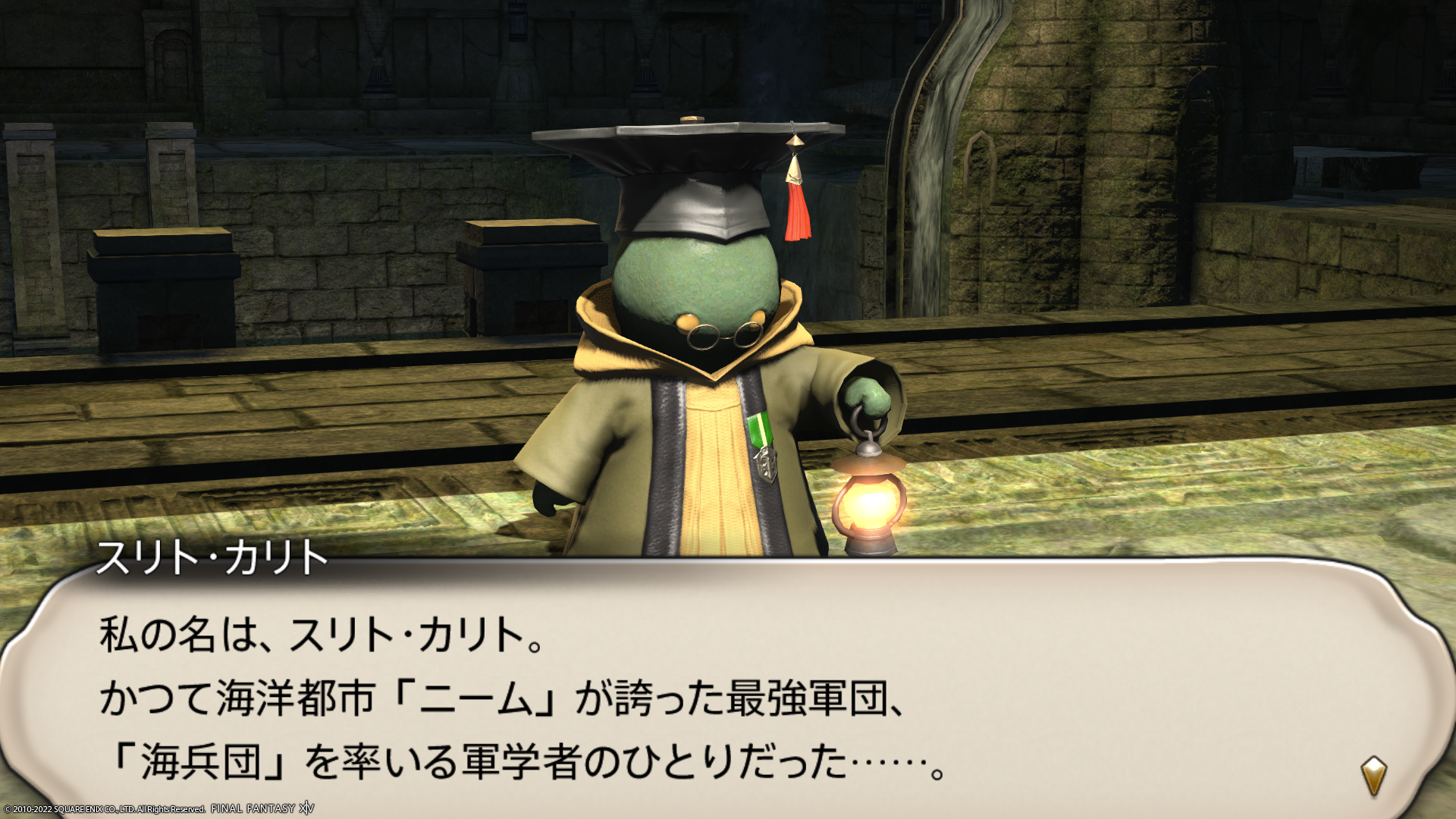Viewport: 1456px width, 819px height.
Task: Advance dialogue with the golden arrow indicator
Action: pyautogui.click(x=1373, y=775)
